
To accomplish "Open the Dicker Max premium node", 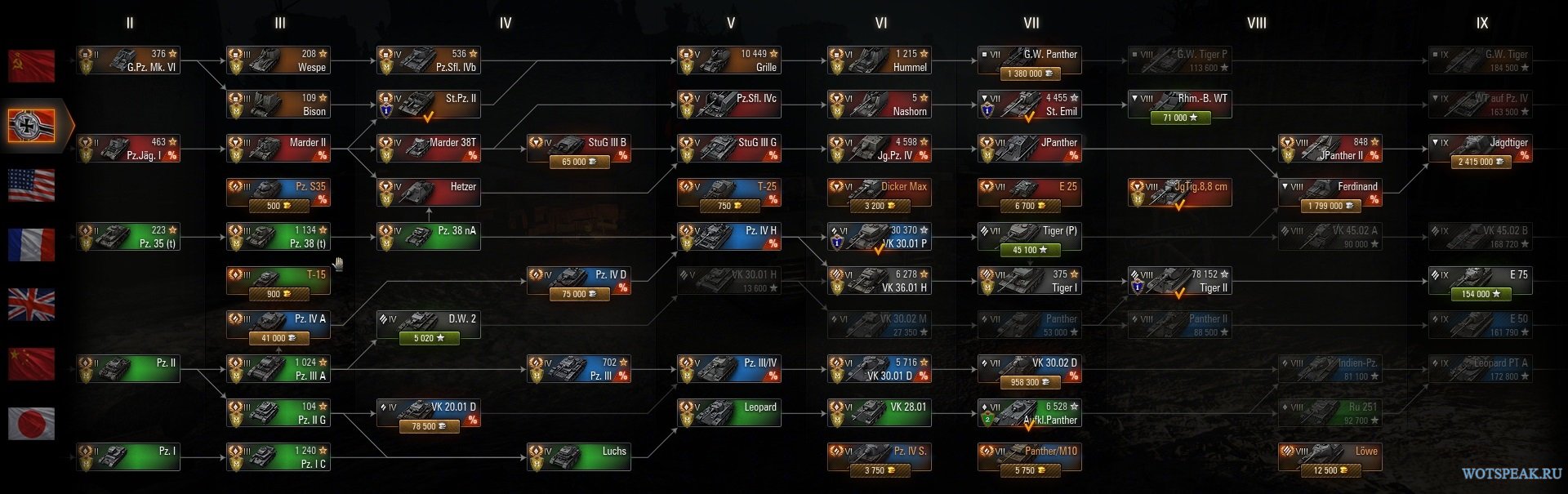I will point(880,193).
